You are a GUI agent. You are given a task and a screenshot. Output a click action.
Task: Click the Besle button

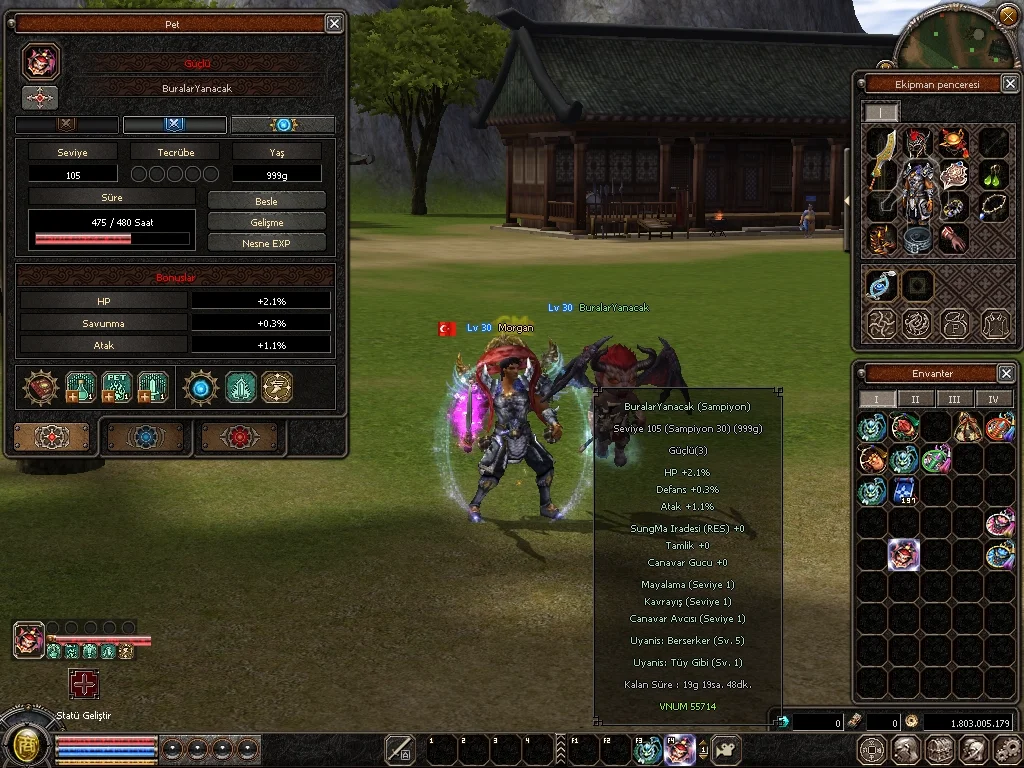click(266, 201)
